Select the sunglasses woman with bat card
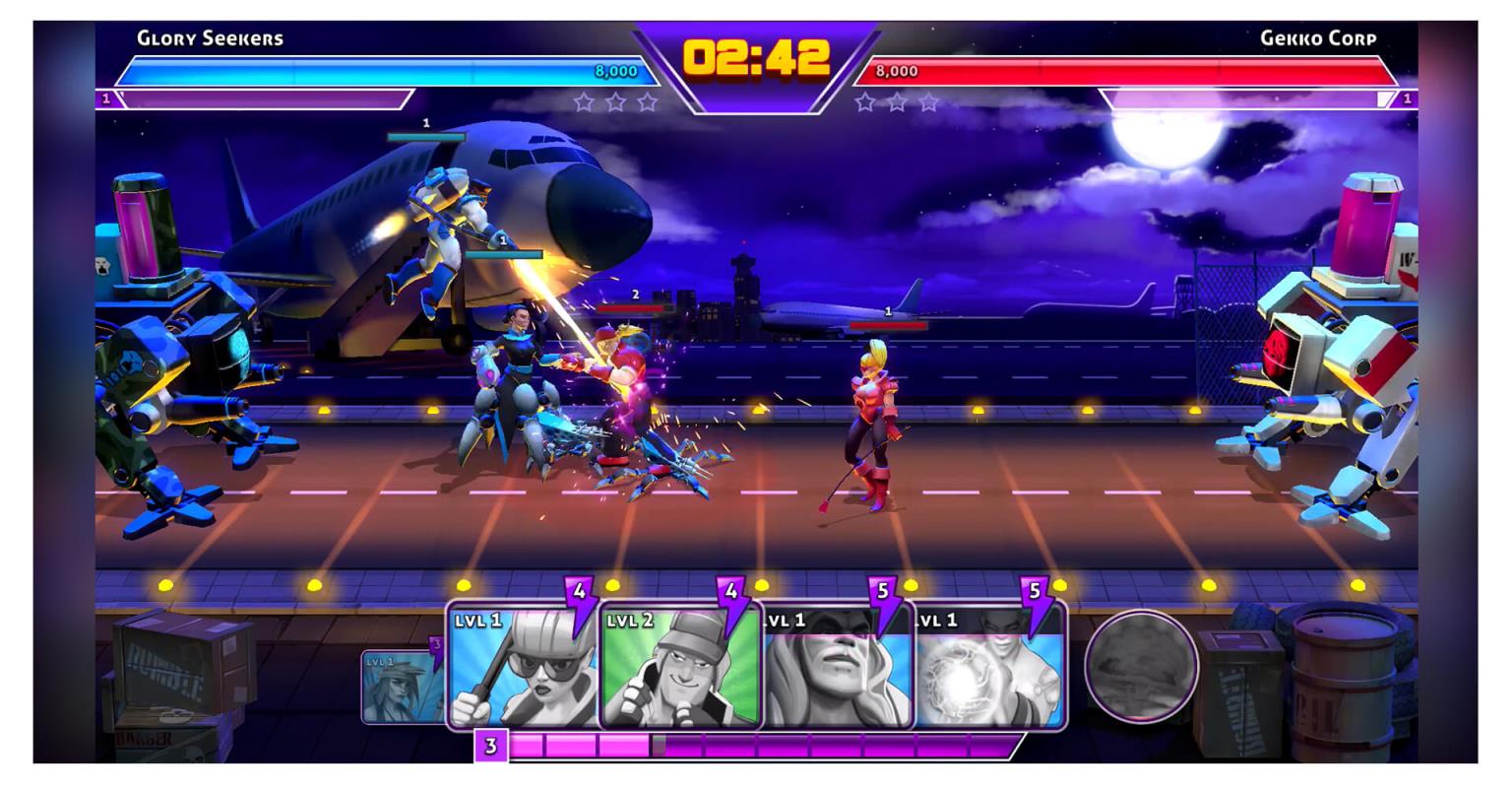1512x788 pixels. [x=523, y=667]
